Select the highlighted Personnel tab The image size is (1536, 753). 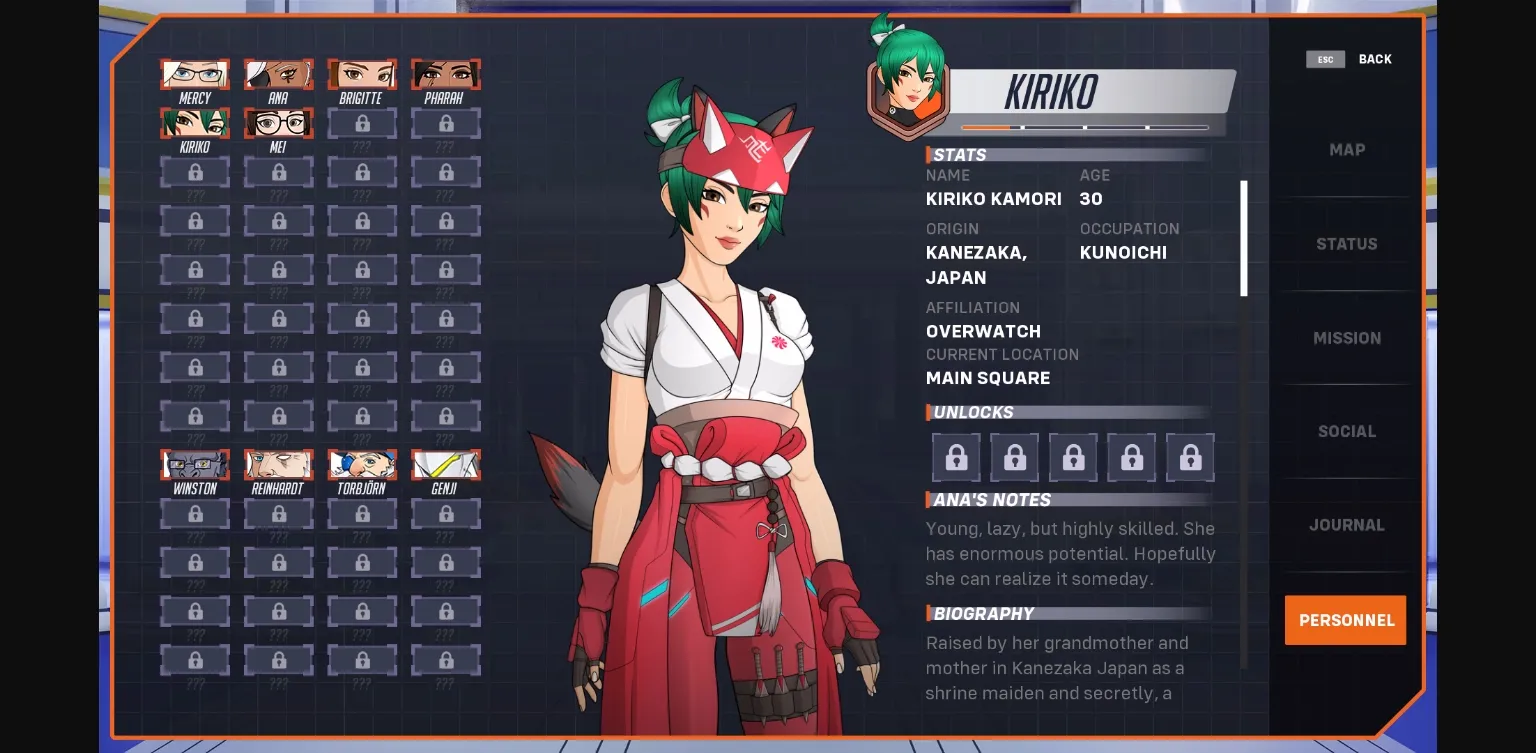click(x=1346, y=620)
